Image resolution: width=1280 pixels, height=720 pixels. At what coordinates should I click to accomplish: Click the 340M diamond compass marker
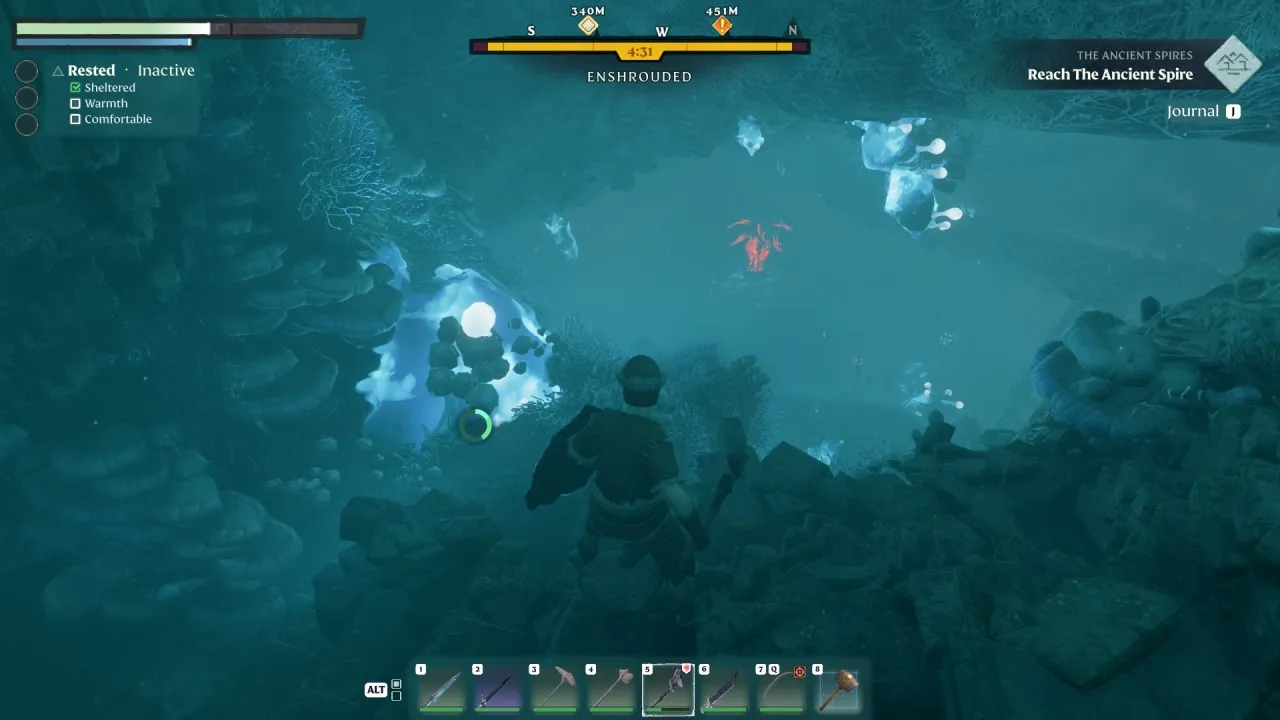[588, 26]
